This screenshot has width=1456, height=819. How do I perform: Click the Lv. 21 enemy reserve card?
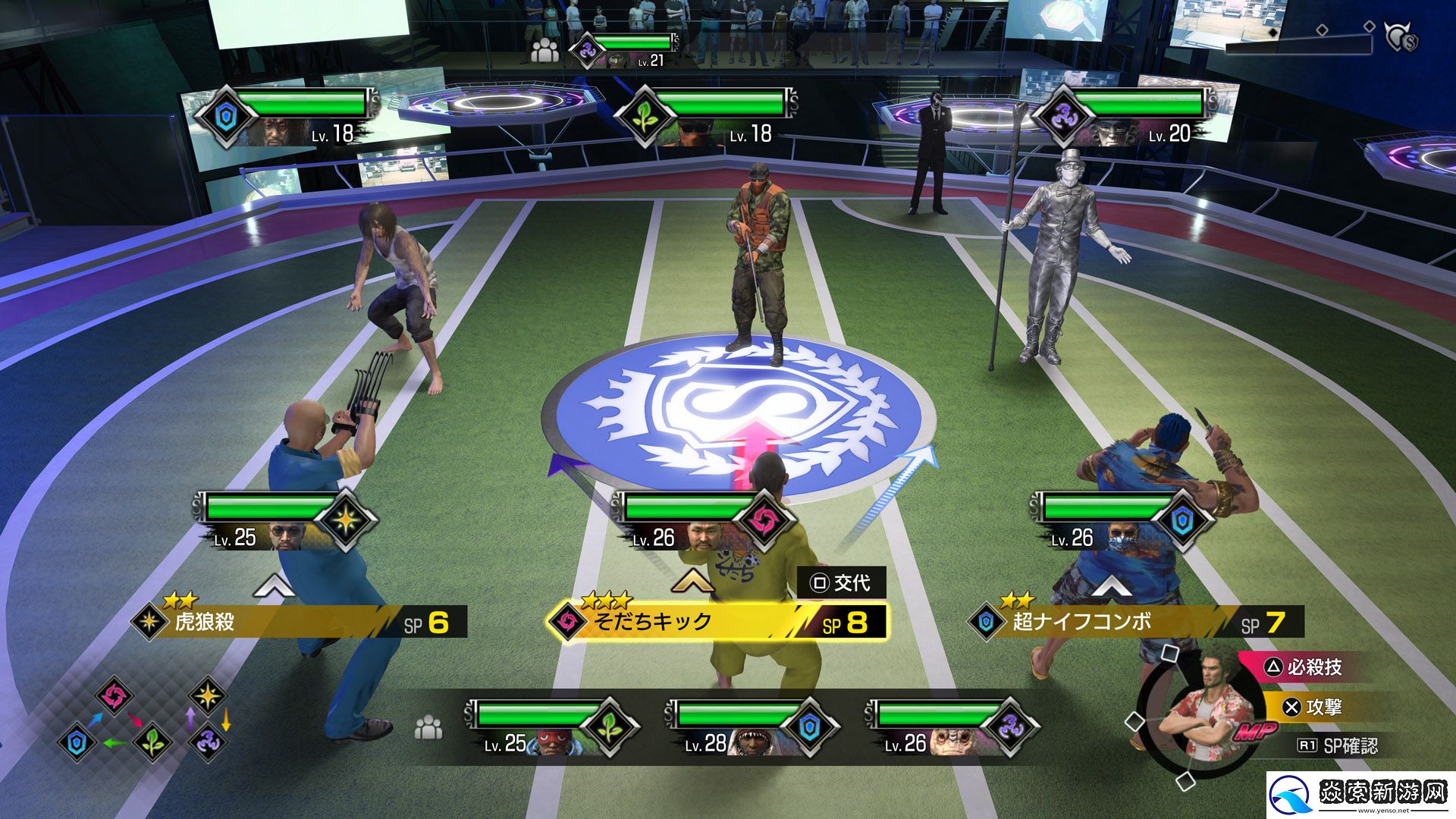click(626, 50)
